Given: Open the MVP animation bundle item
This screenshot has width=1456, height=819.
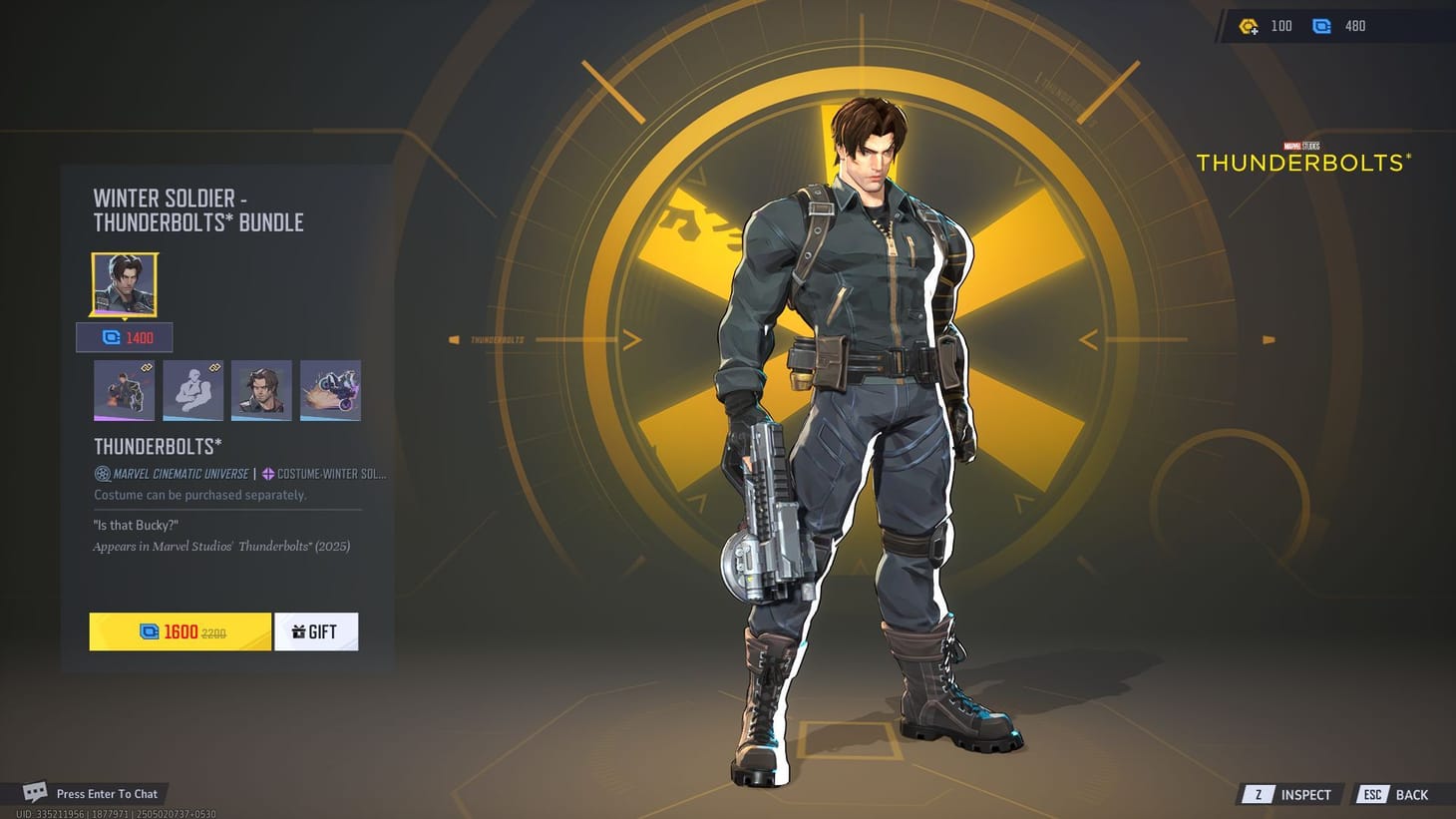Looking at the screenshot, I should pos(124,389).
